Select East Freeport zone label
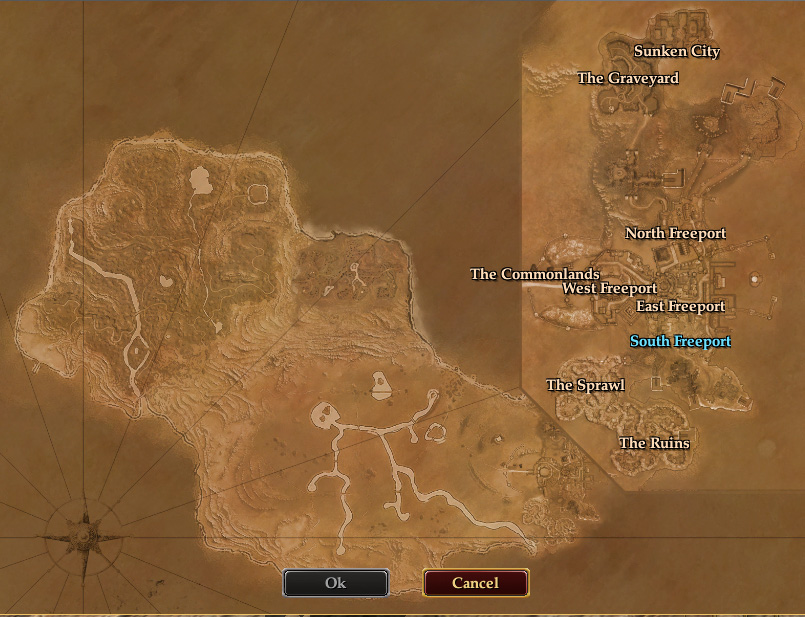Image resolution: width=805 pixels, height=617 pixels. pyautogui.click(x=680, y=306)
